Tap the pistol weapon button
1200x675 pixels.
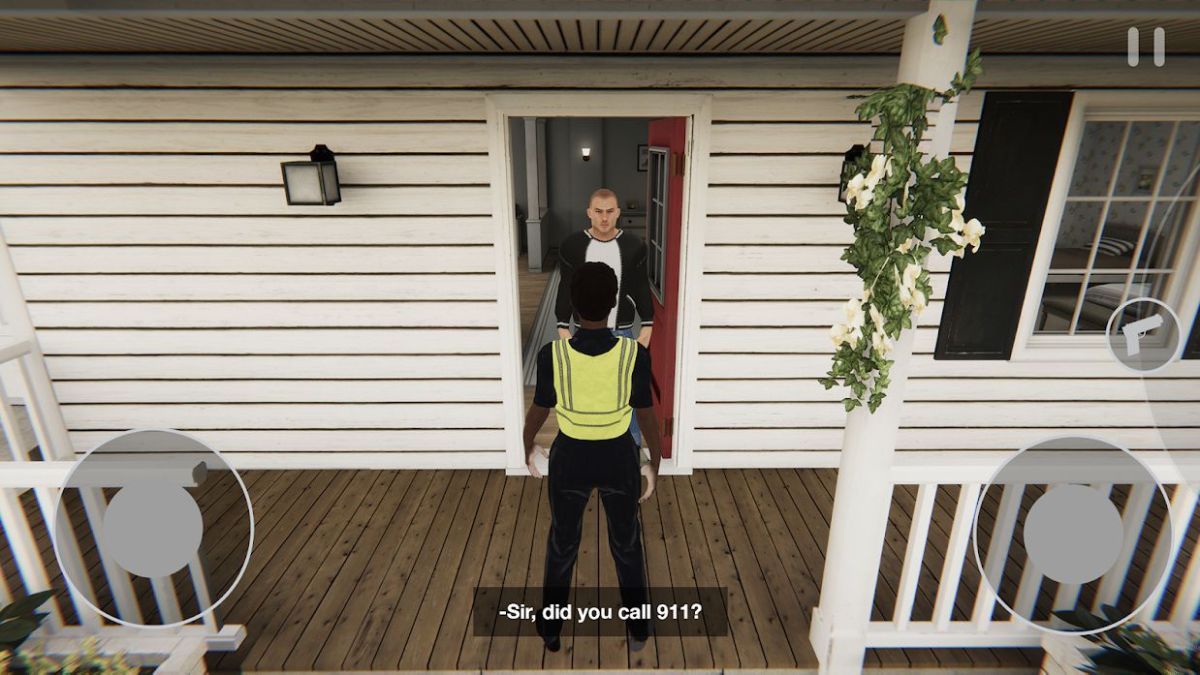(x=1144, y=335)
